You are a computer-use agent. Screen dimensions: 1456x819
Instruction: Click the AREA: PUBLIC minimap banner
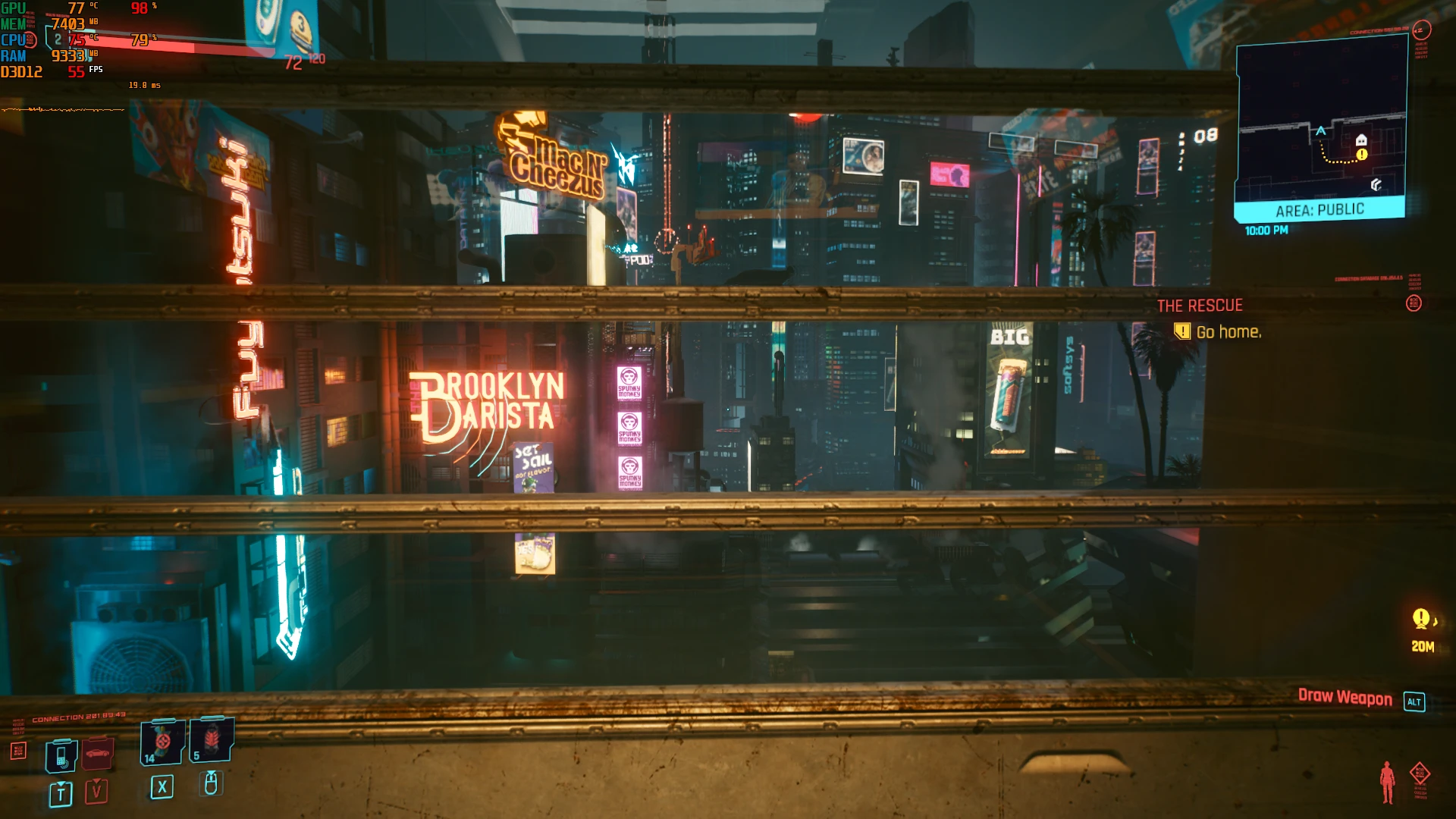1319,209
